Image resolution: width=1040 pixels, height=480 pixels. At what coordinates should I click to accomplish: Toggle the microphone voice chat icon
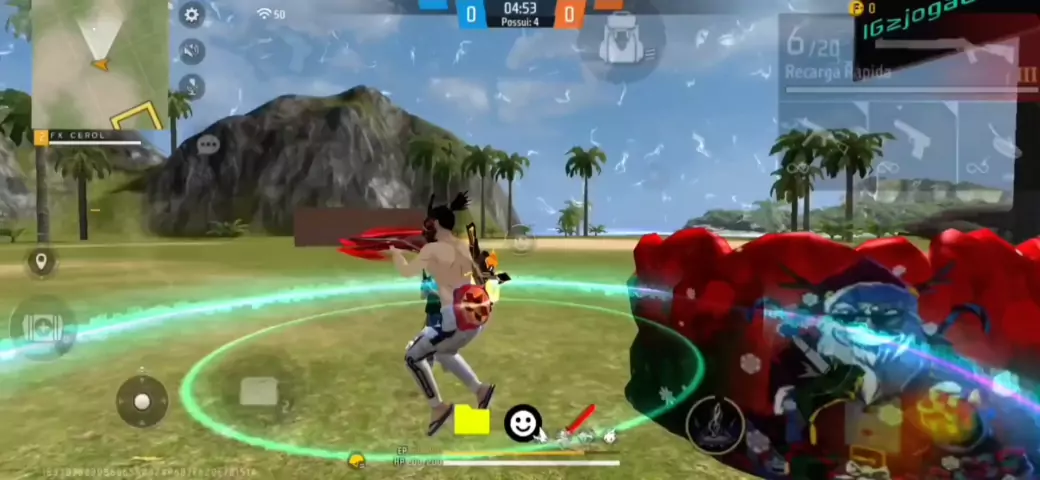(191, 87)
